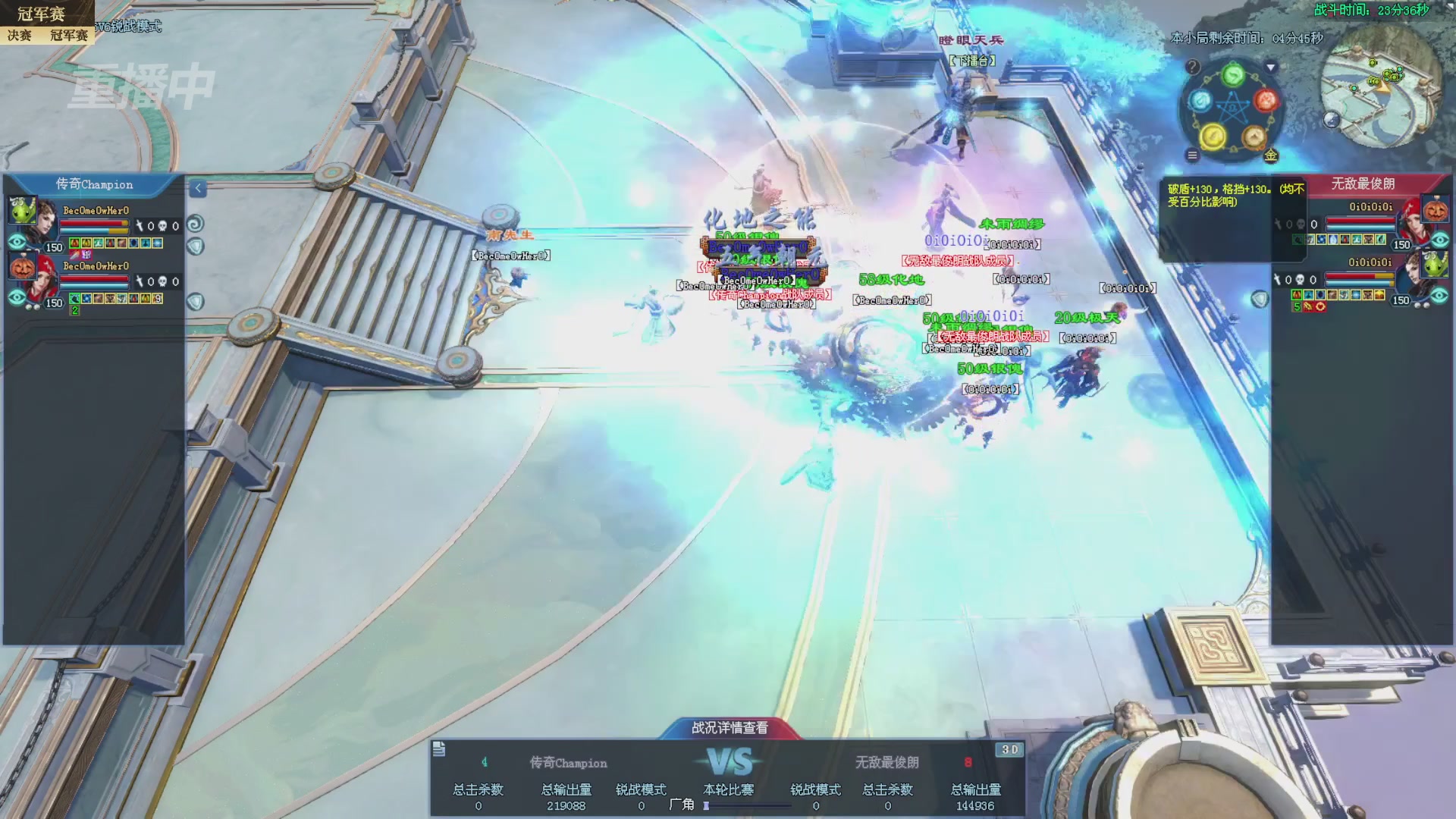Screen dimensions: 1456x819
Task: Collapse the 传奇Champion team panel arrow
Action: click(x=198, y=188)
